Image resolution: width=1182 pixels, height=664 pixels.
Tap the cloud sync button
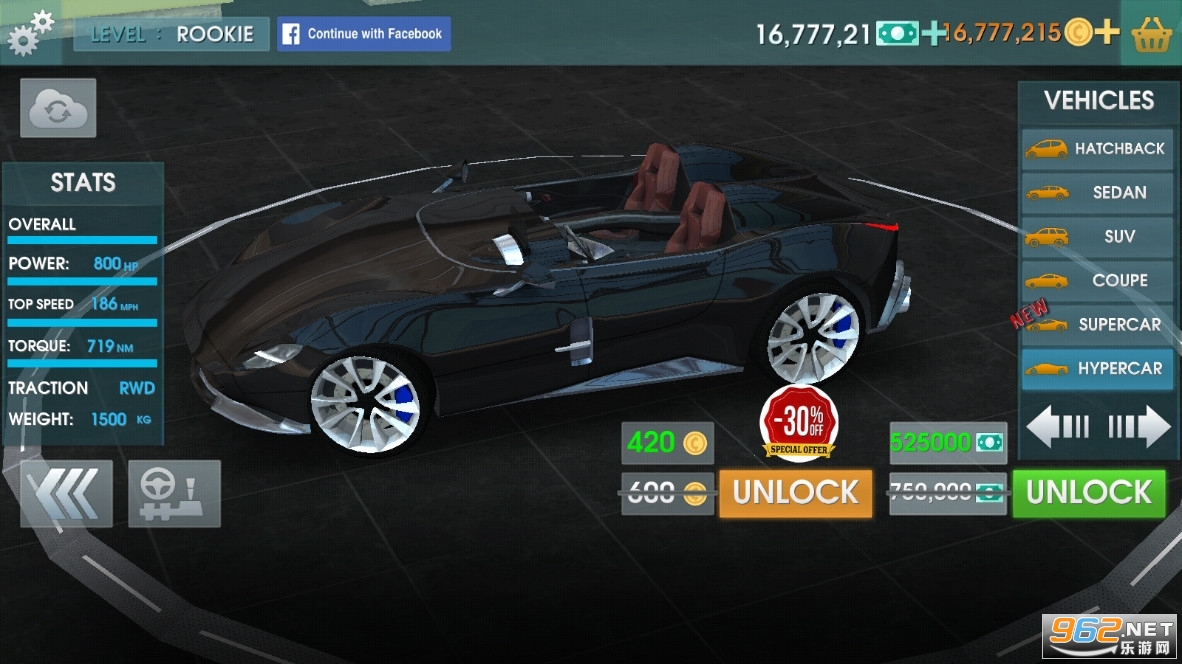[58, 108]
